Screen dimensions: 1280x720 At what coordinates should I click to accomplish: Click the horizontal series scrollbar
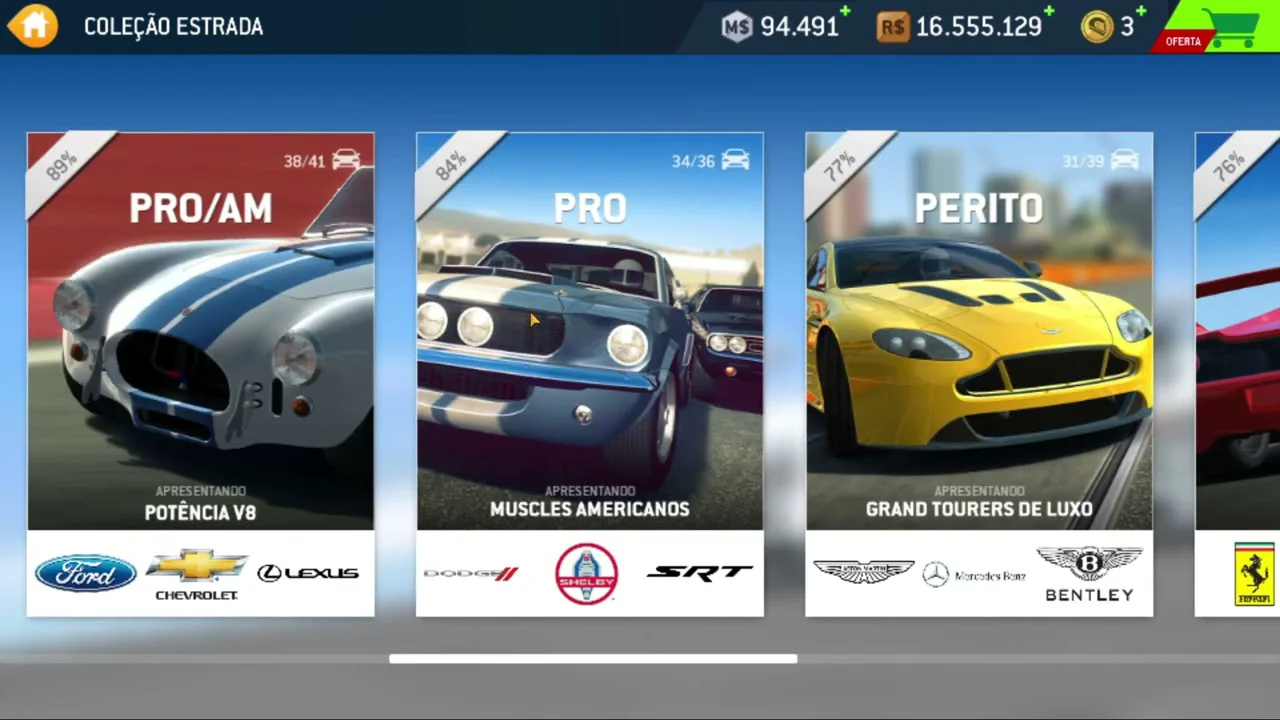[593, 659]
